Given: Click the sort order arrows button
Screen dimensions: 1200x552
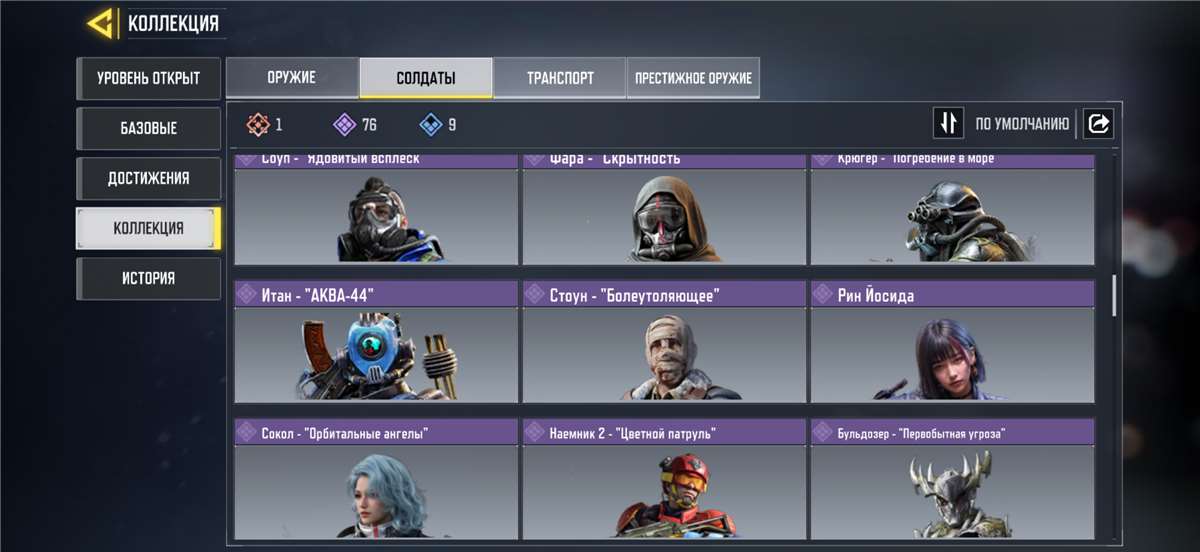Looking at the screenshot, I should click(948, 124).
